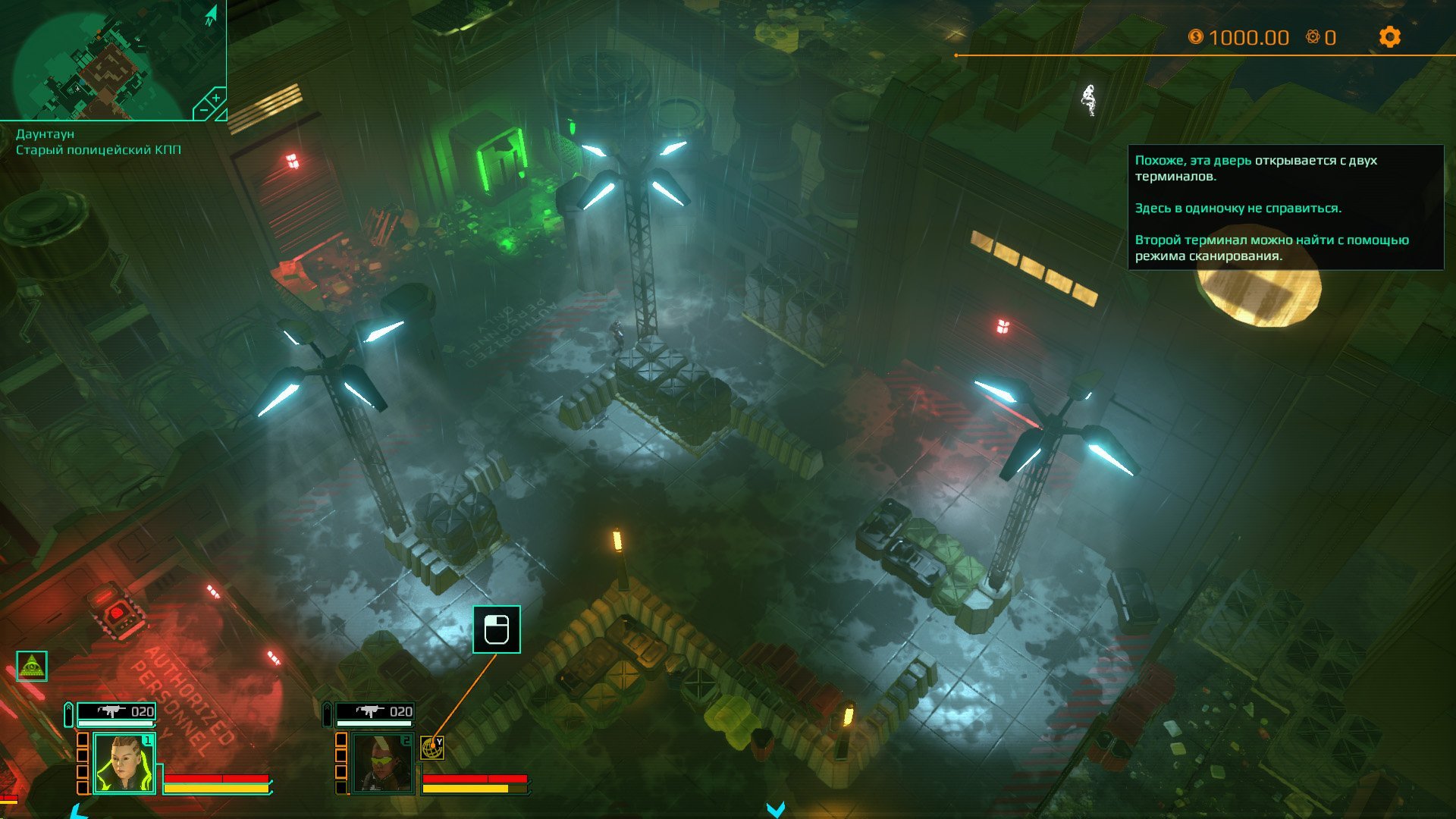Zoom in the minimap with plus
The height and width of the screenshot is (819, 1456).
coord(215,99)
